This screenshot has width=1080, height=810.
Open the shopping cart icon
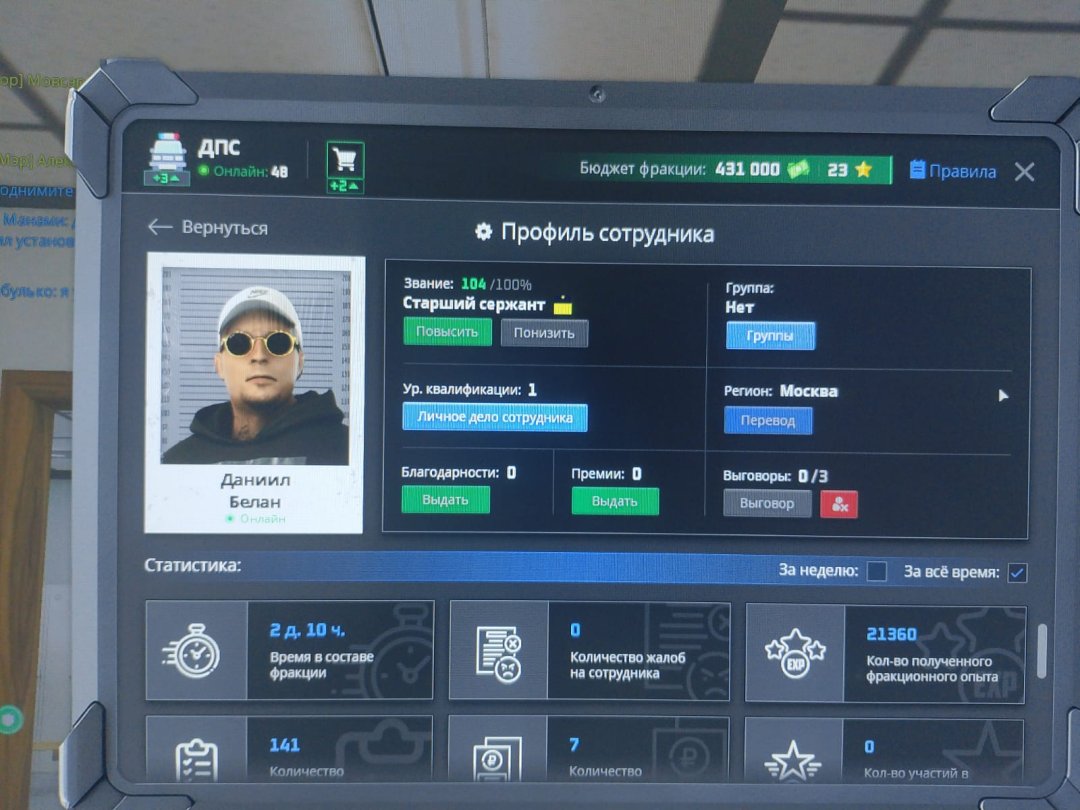[345, 160]
